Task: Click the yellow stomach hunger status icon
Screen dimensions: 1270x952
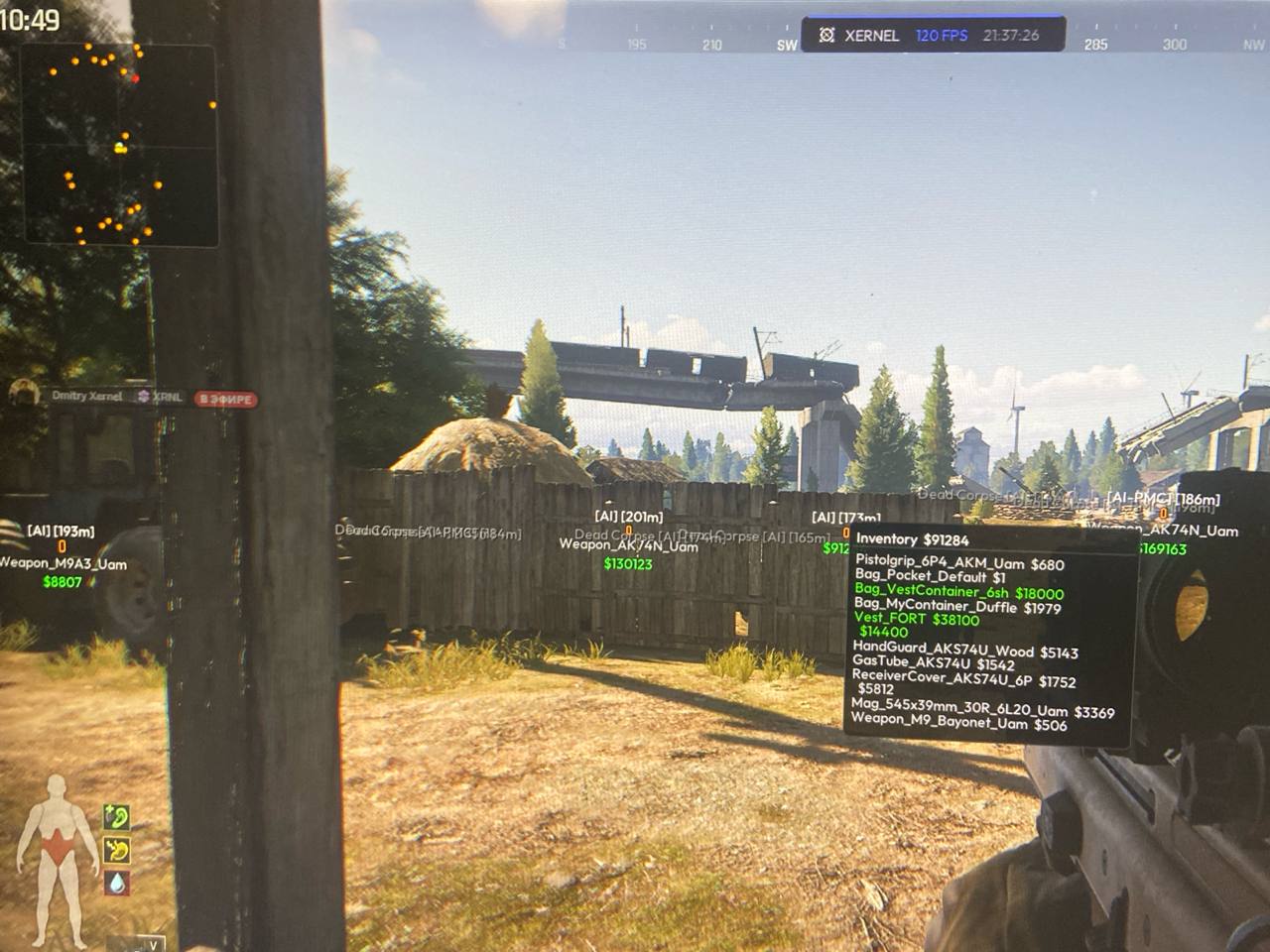Action: click(117, 850)
